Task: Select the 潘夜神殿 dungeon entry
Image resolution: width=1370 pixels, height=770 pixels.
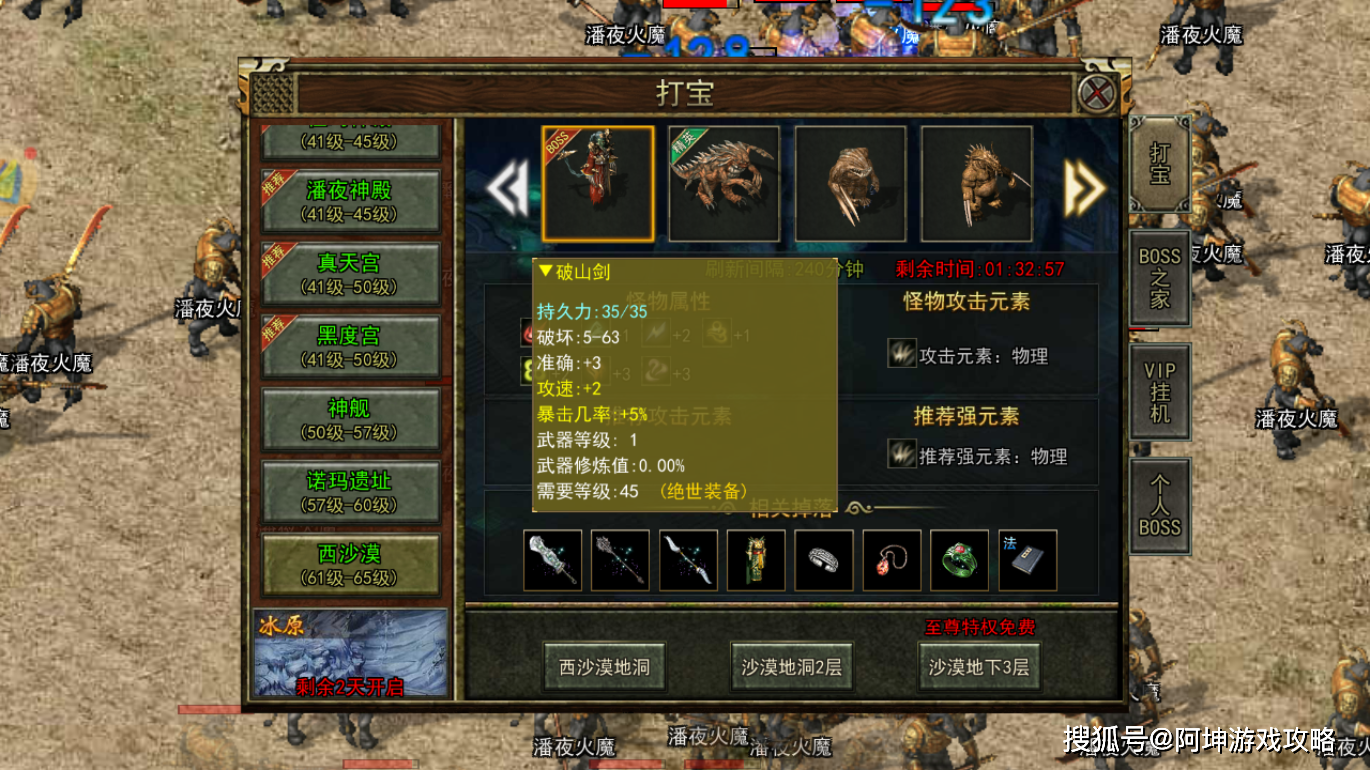Action: coord(350,200)
